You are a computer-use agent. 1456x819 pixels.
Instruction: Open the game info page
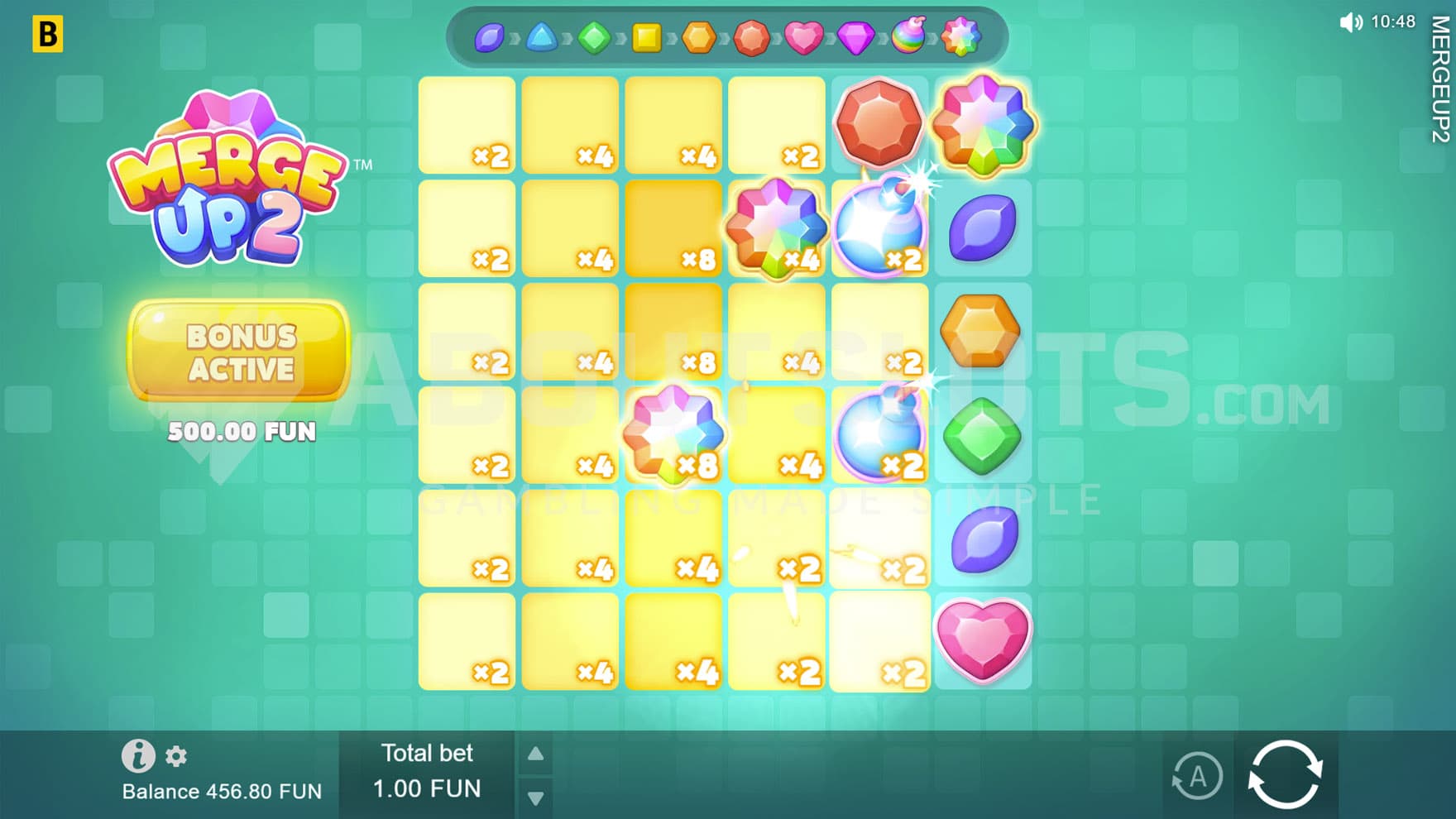point(138,755)
